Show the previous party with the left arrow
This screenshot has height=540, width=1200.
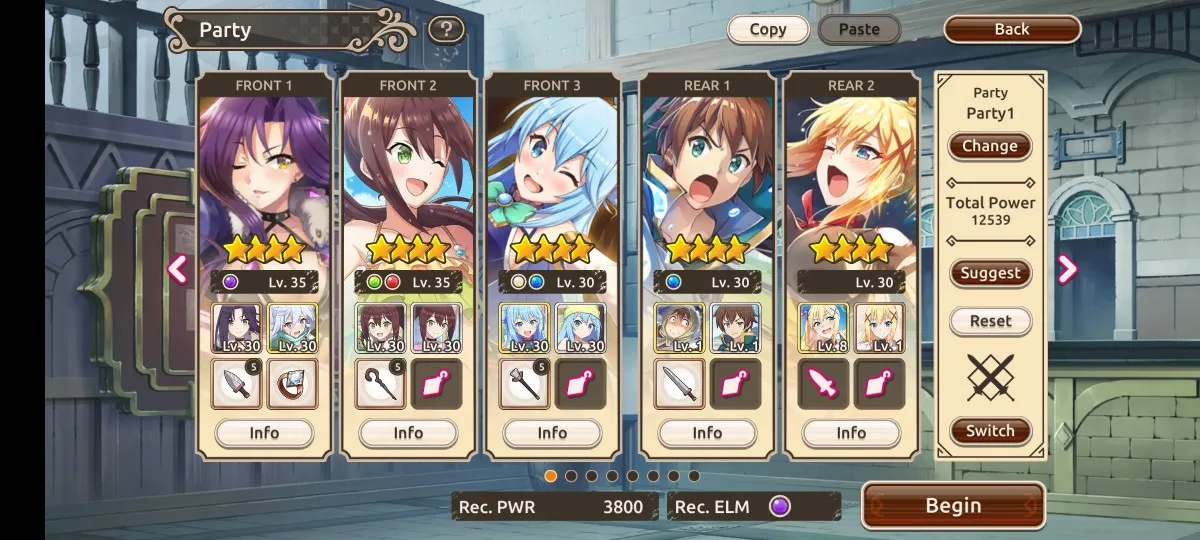pyautogui.click(x=178, y=269)
